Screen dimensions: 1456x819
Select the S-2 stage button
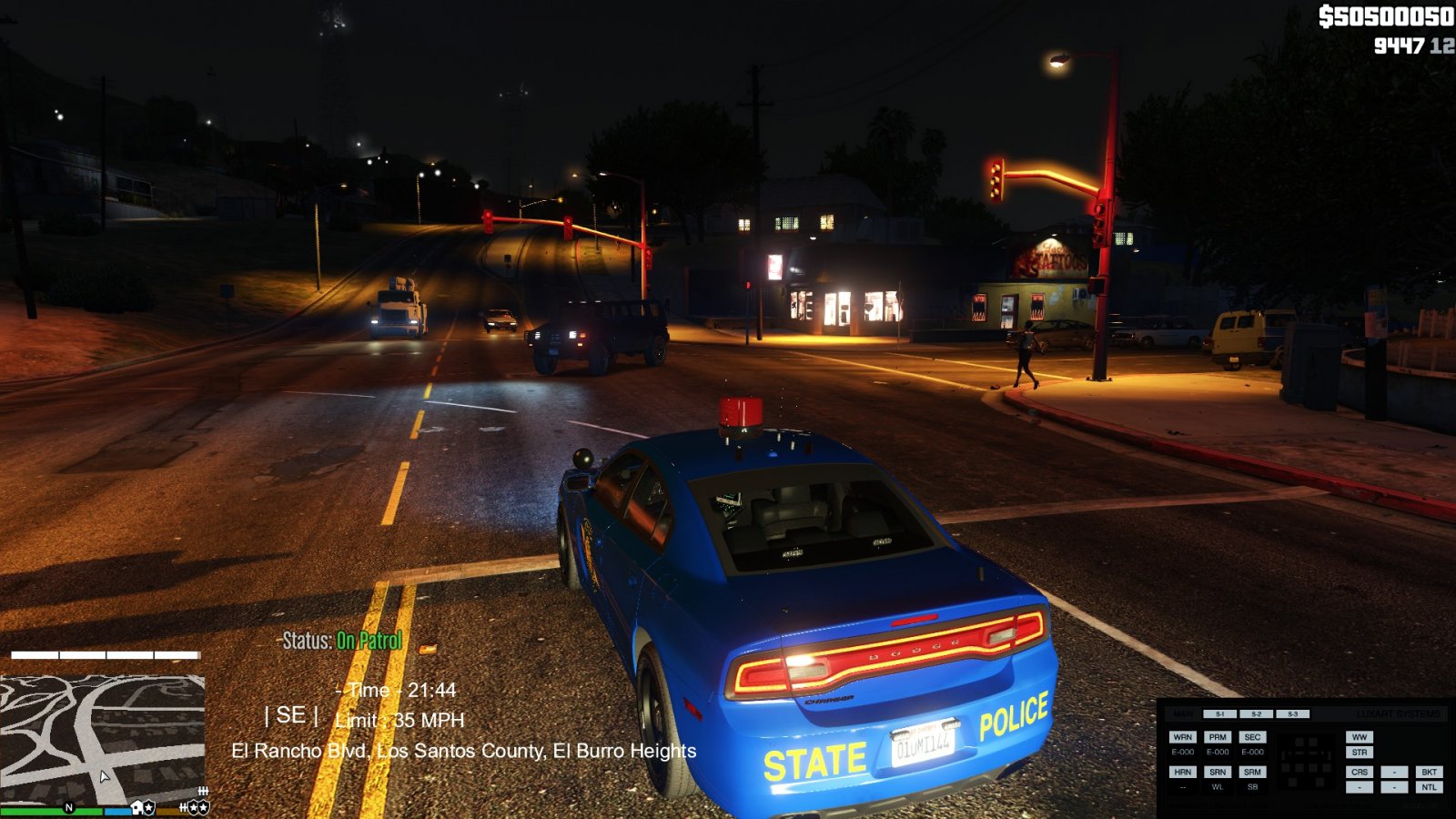[1256, 714]
